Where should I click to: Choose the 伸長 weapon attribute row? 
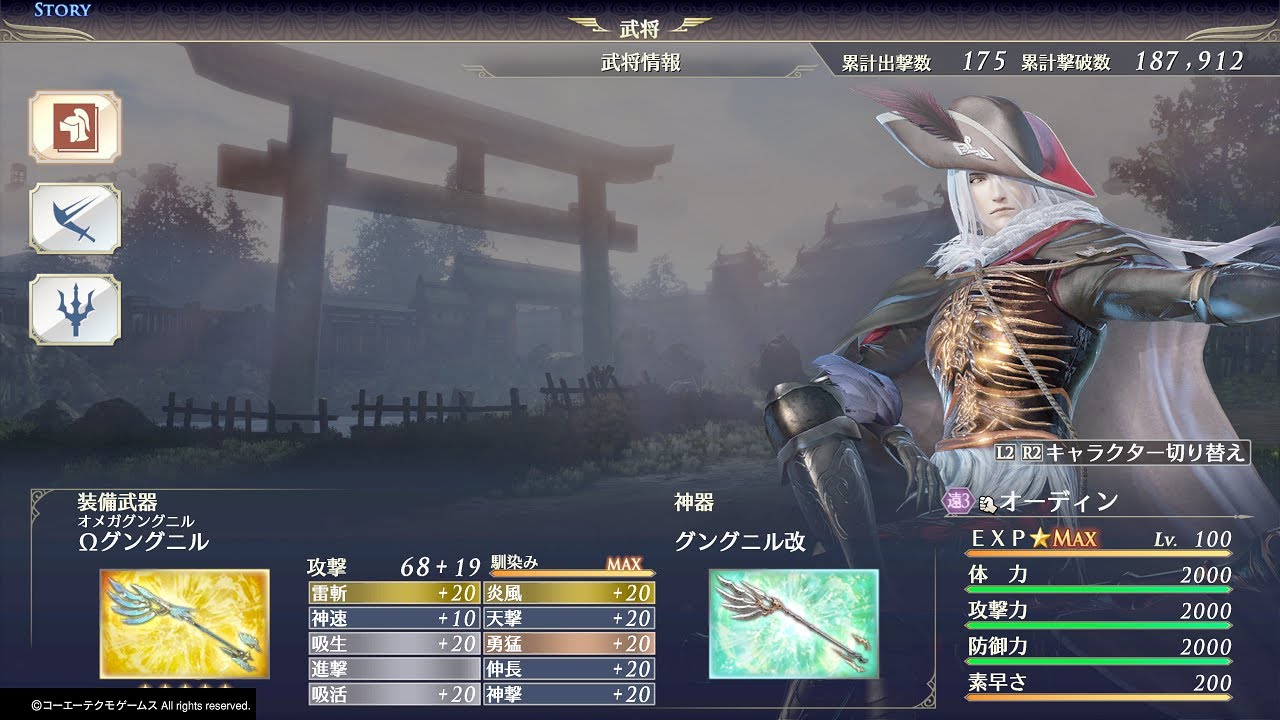(569, 669)
